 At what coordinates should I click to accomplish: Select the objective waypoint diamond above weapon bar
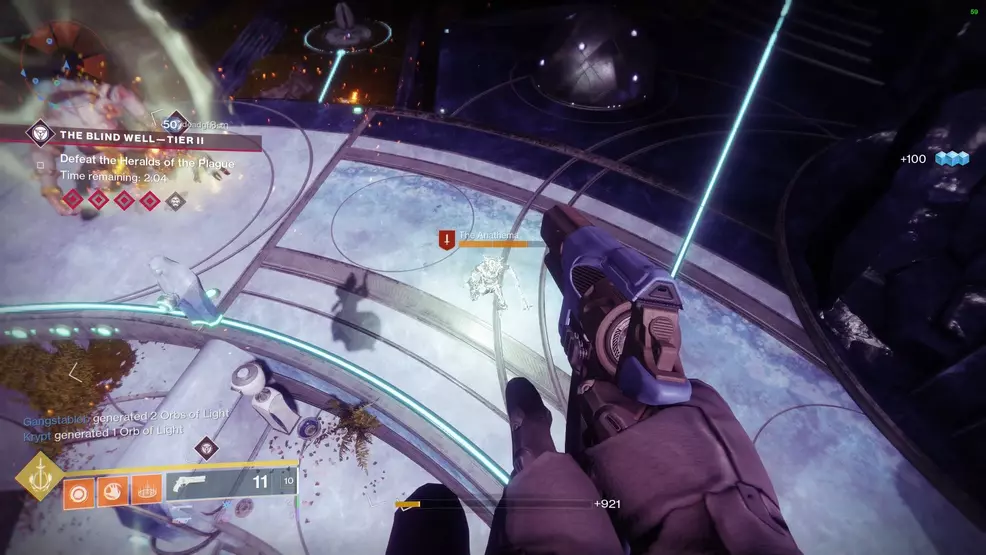206,447
